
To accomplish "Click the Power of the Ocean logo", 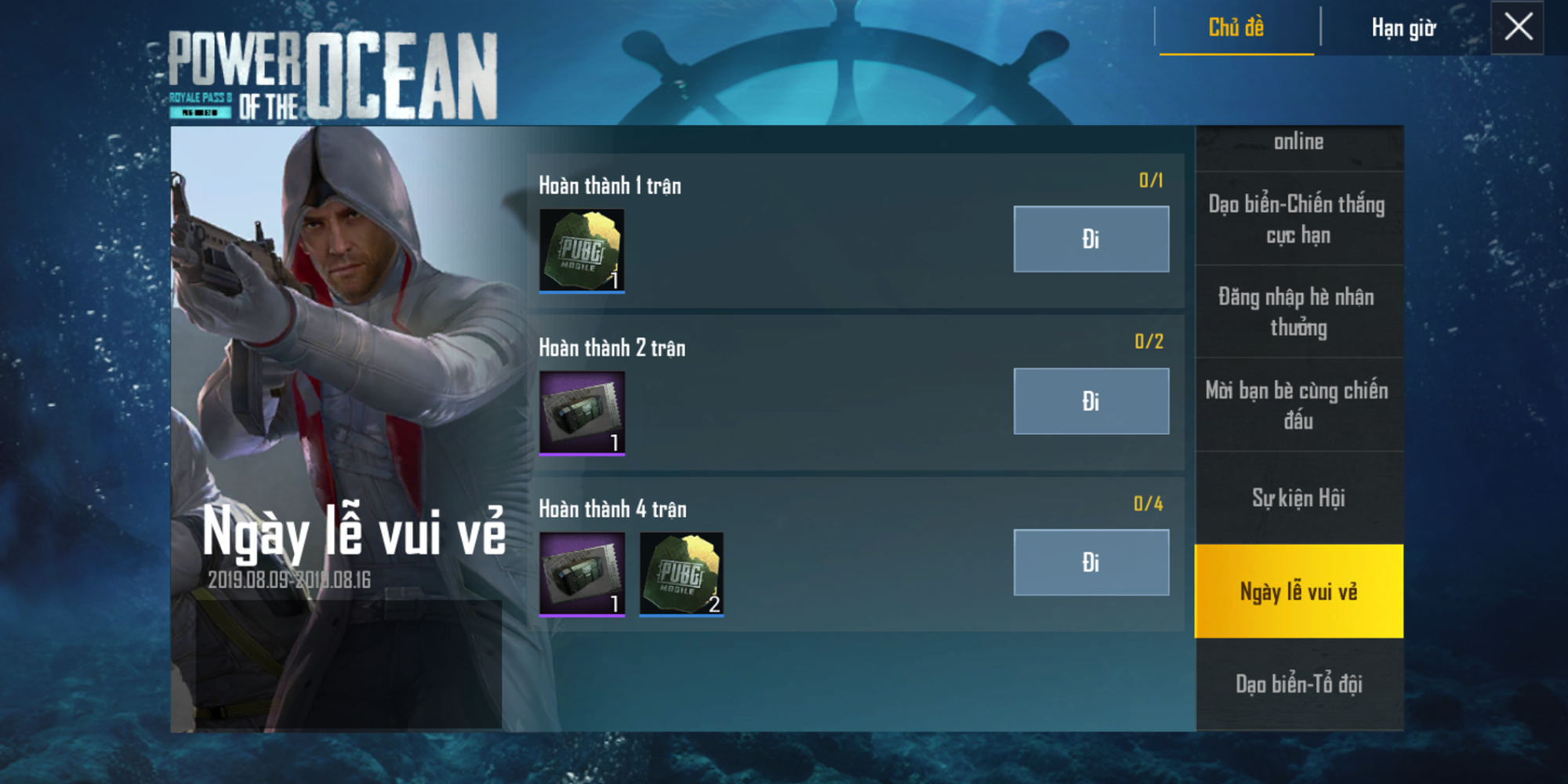I will pos(329,67).
